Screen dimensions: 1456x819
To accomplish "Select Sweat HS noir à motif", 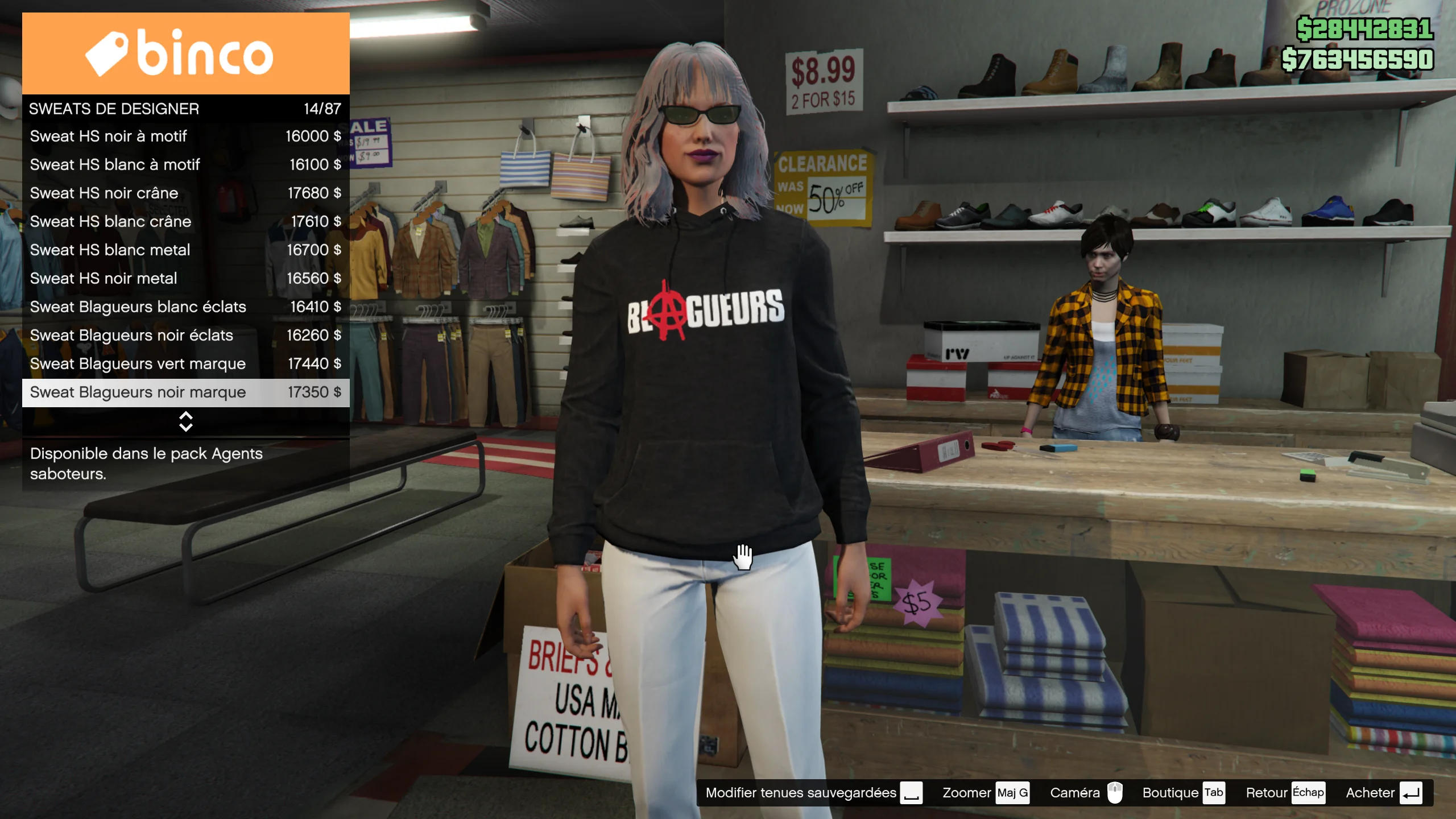I will 185,136.
